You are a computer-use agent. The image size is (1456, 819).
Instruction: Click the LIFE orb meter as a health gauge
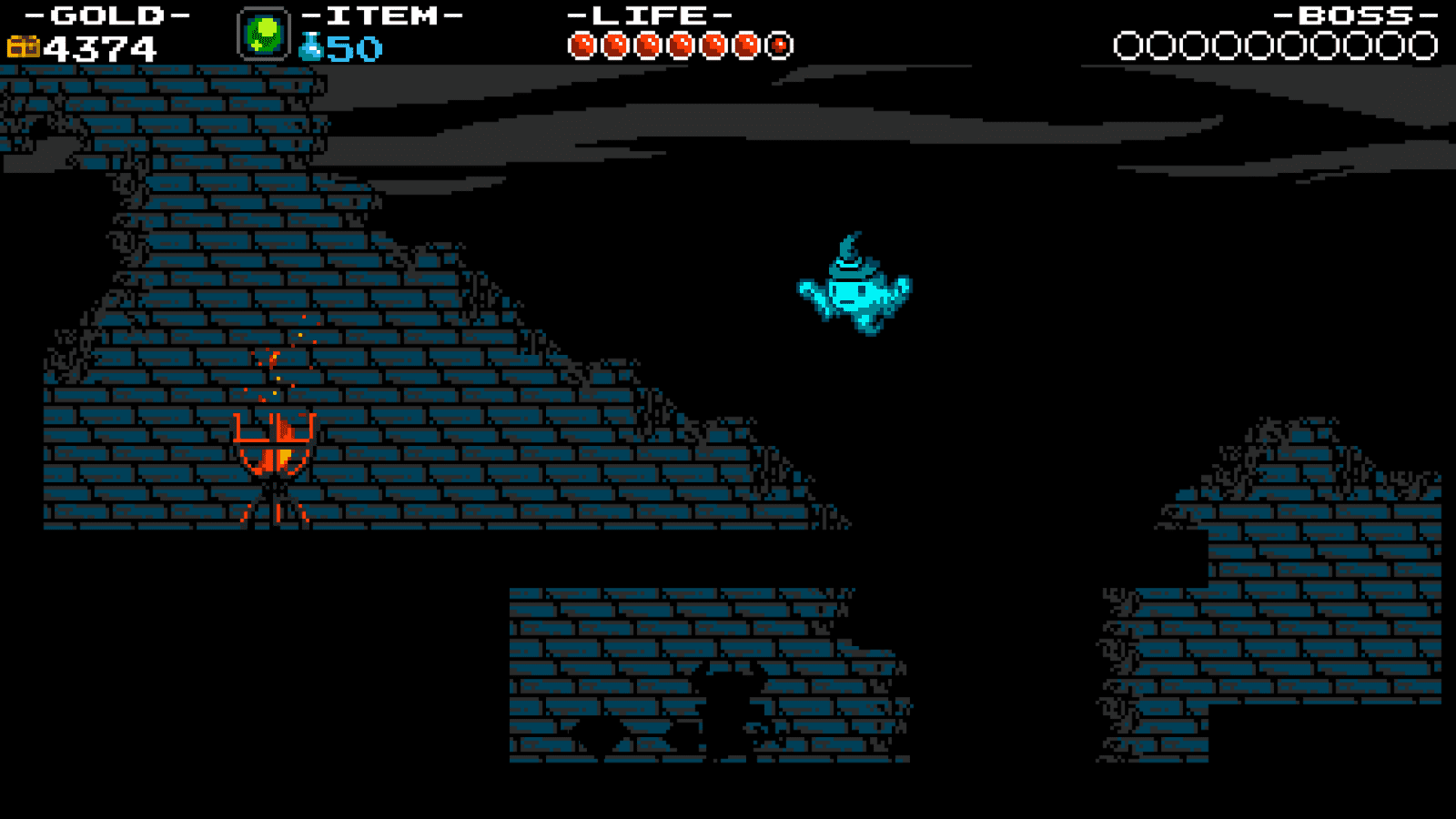tap(678, 42)
